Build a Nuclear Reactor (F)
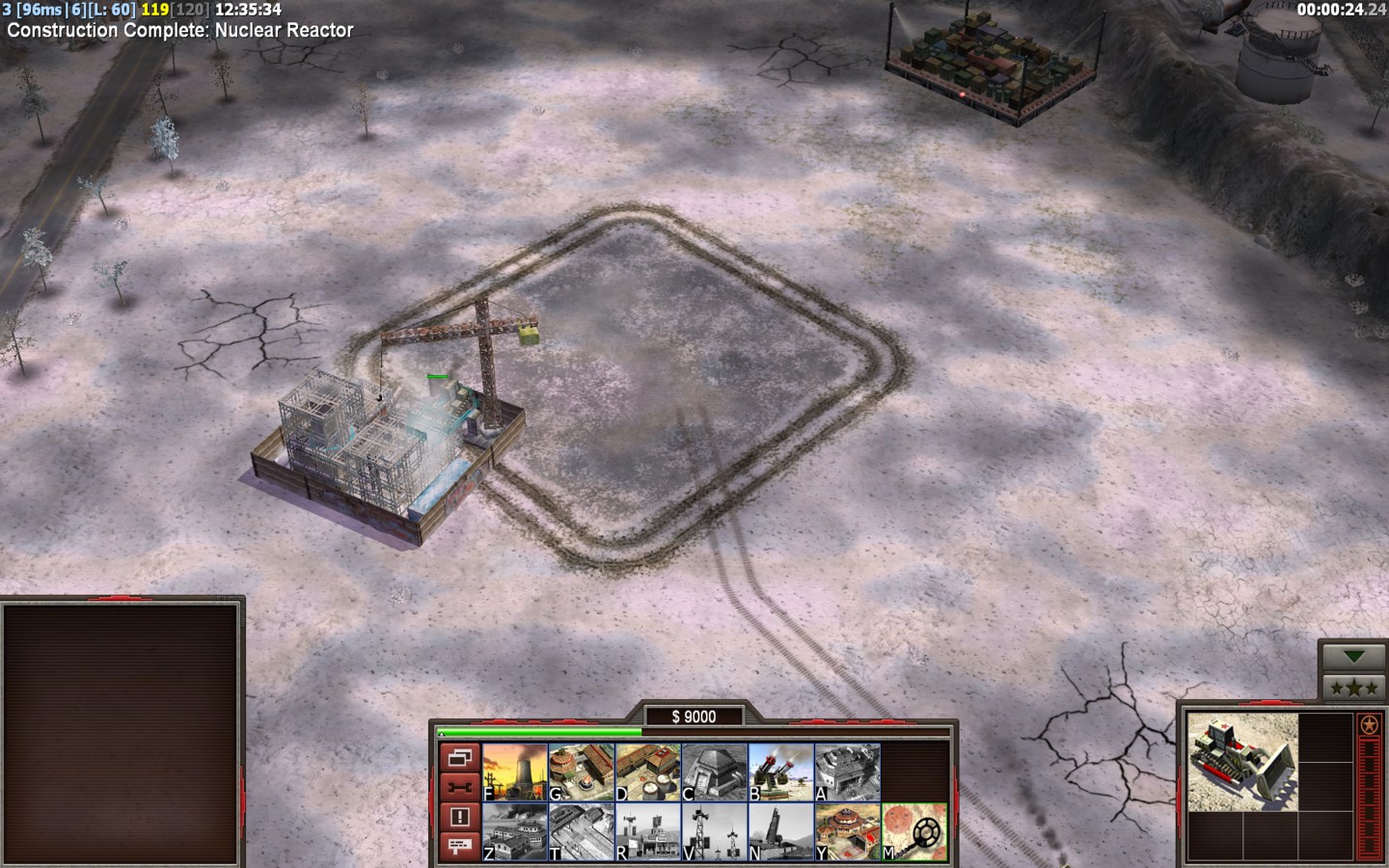Screen dimensions: 1389x868 [515, 773]
